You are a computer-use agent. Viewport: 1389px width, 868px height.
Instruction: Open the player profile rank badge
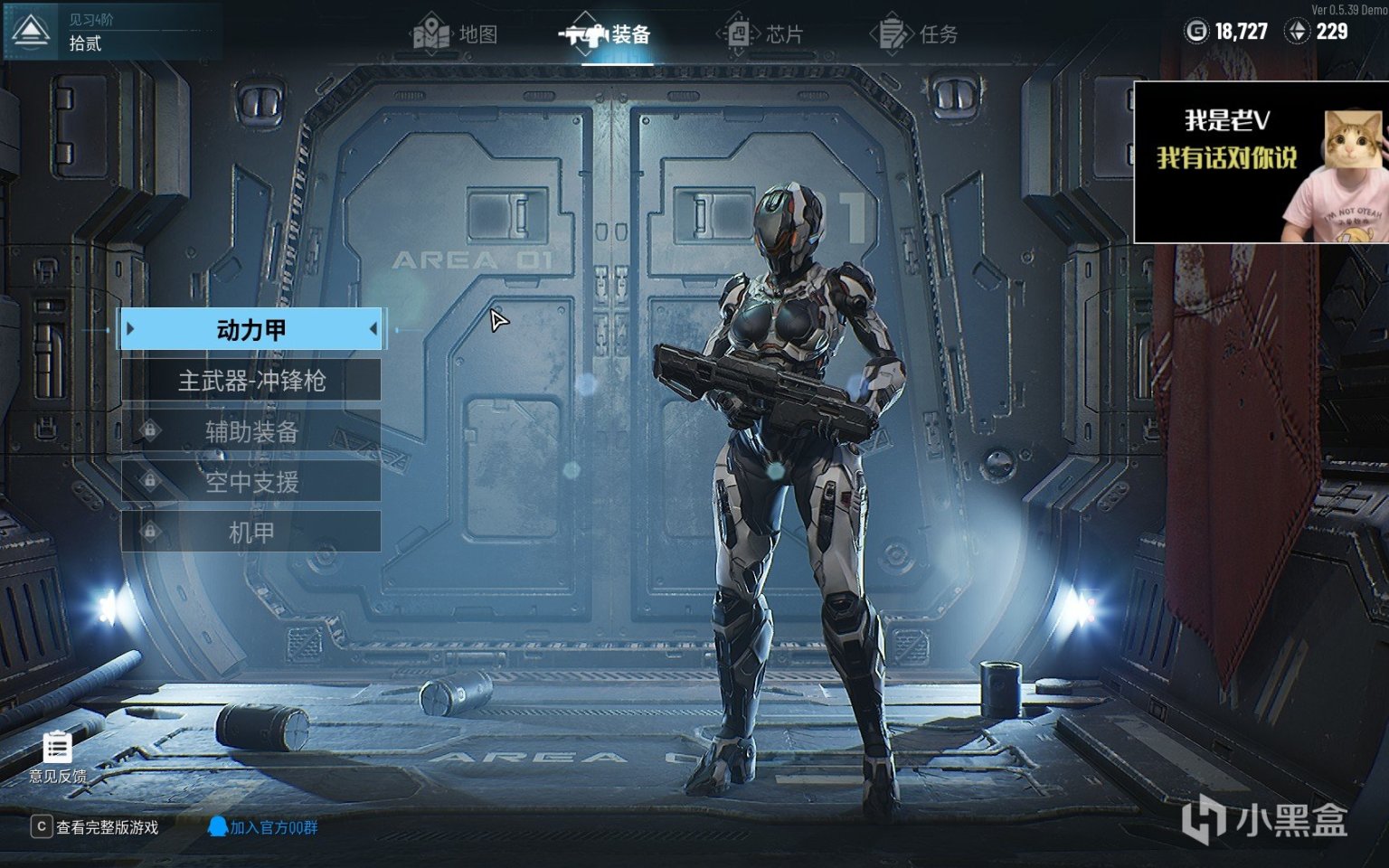(32, 32)
